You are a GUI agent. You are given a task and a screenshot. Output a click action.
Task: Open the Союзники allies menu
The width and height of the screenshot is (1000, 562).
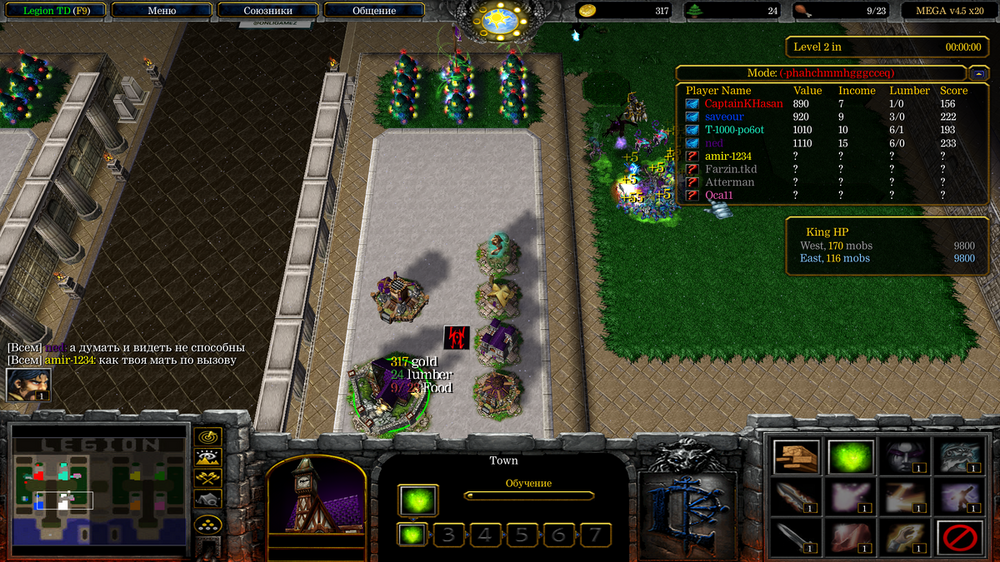267,10
